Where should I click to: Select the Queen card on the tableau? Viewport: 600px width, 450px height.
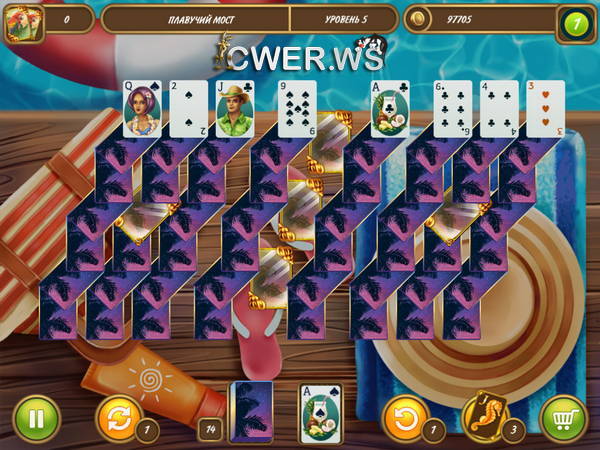(x=143, y=108)
